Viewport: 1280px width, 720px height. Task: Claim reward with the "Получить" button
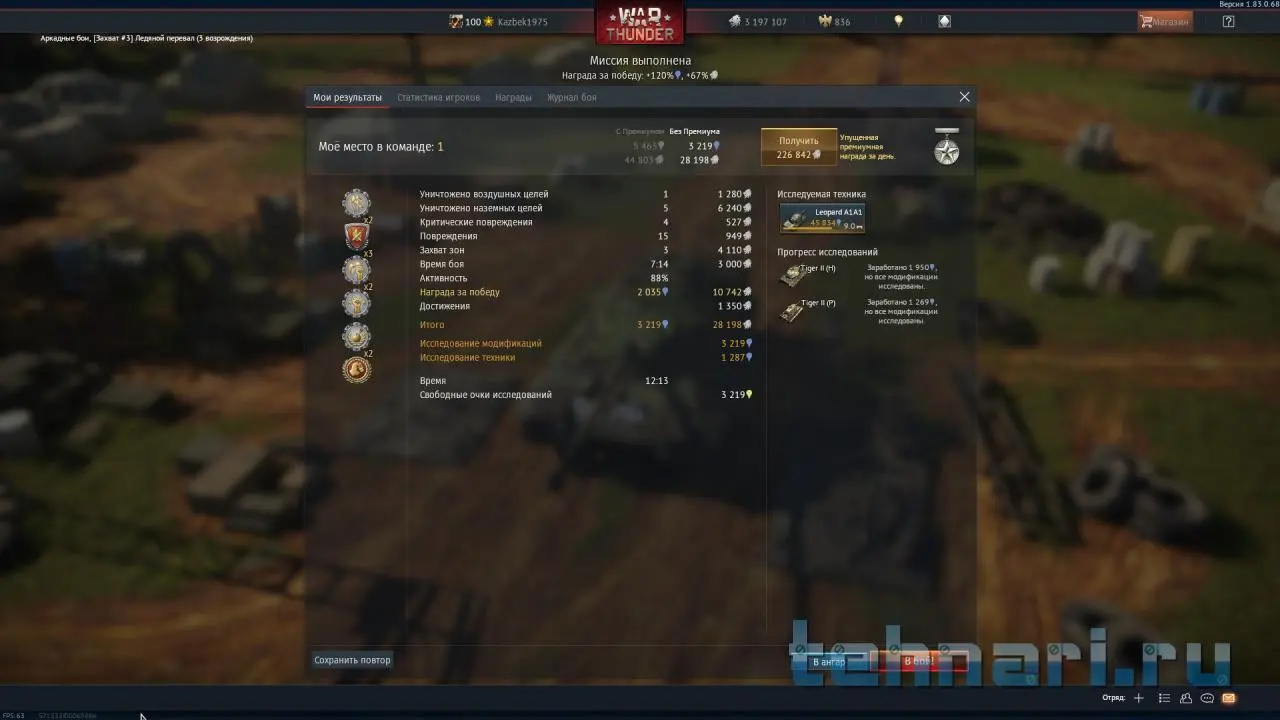799,147
